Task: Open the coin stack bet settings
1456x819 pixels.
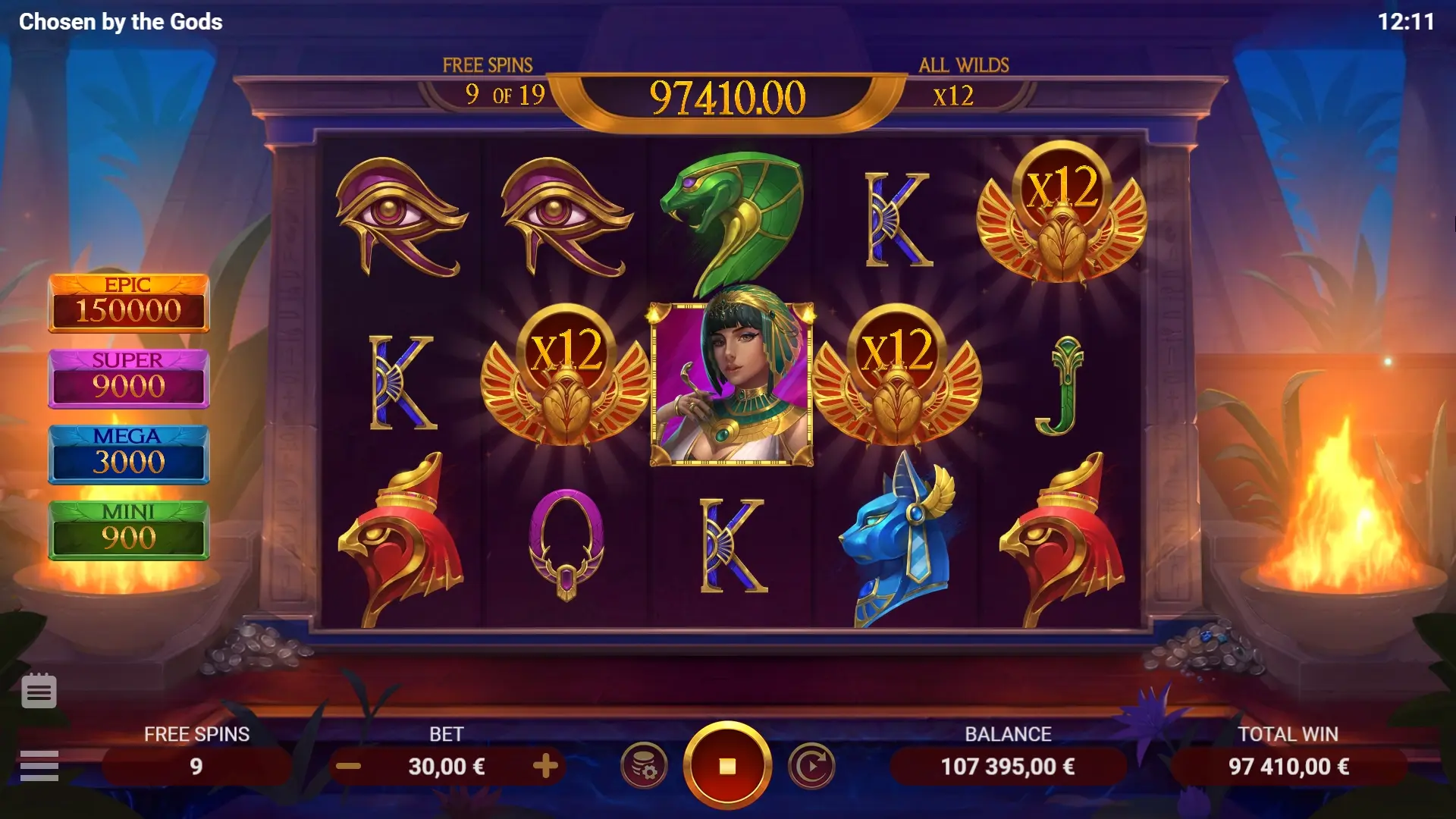Action: [x=644, y=766]
